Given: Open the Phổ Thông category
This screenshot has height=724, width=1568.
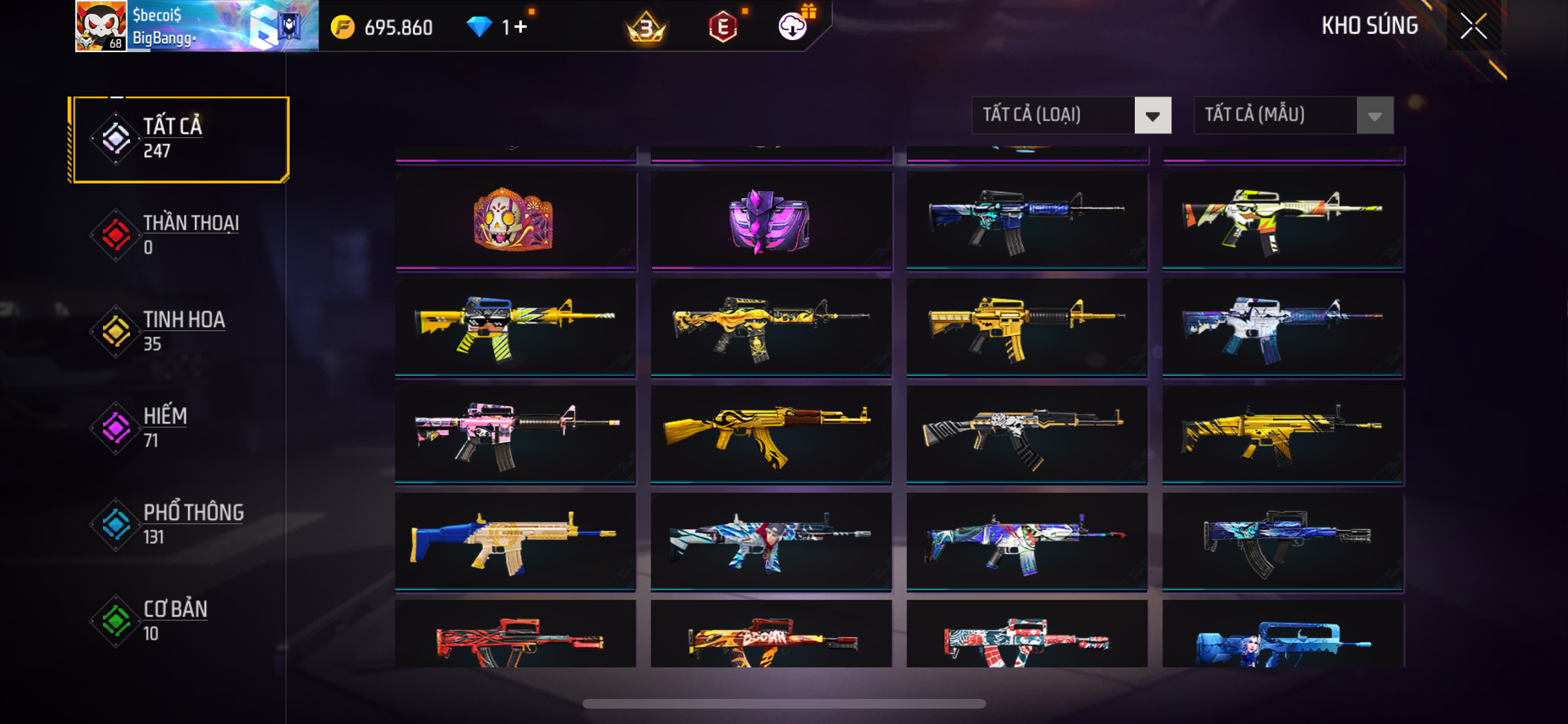Looking at the screenshot, I should click(181, 524).
